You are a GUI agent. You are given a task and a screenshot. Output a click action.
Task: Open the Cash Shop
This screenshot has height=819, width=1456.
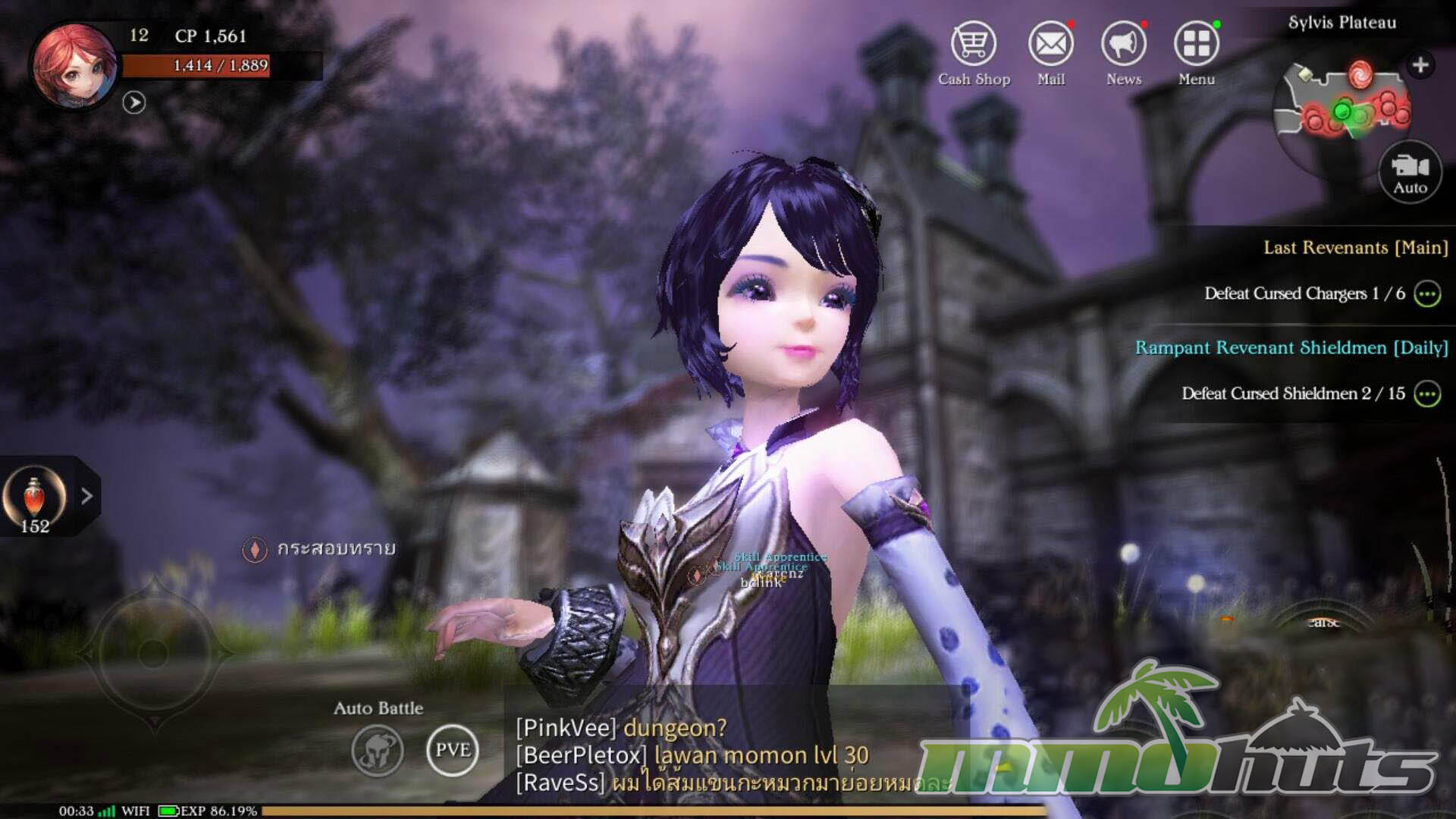coord(974,45)
